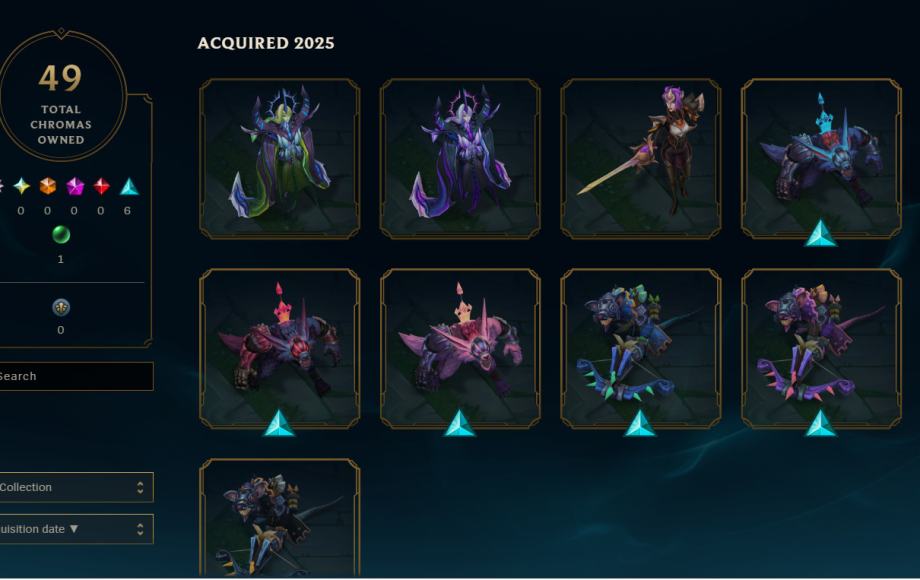Select the blue beast chroma with cyan crest

coord(821,158)
